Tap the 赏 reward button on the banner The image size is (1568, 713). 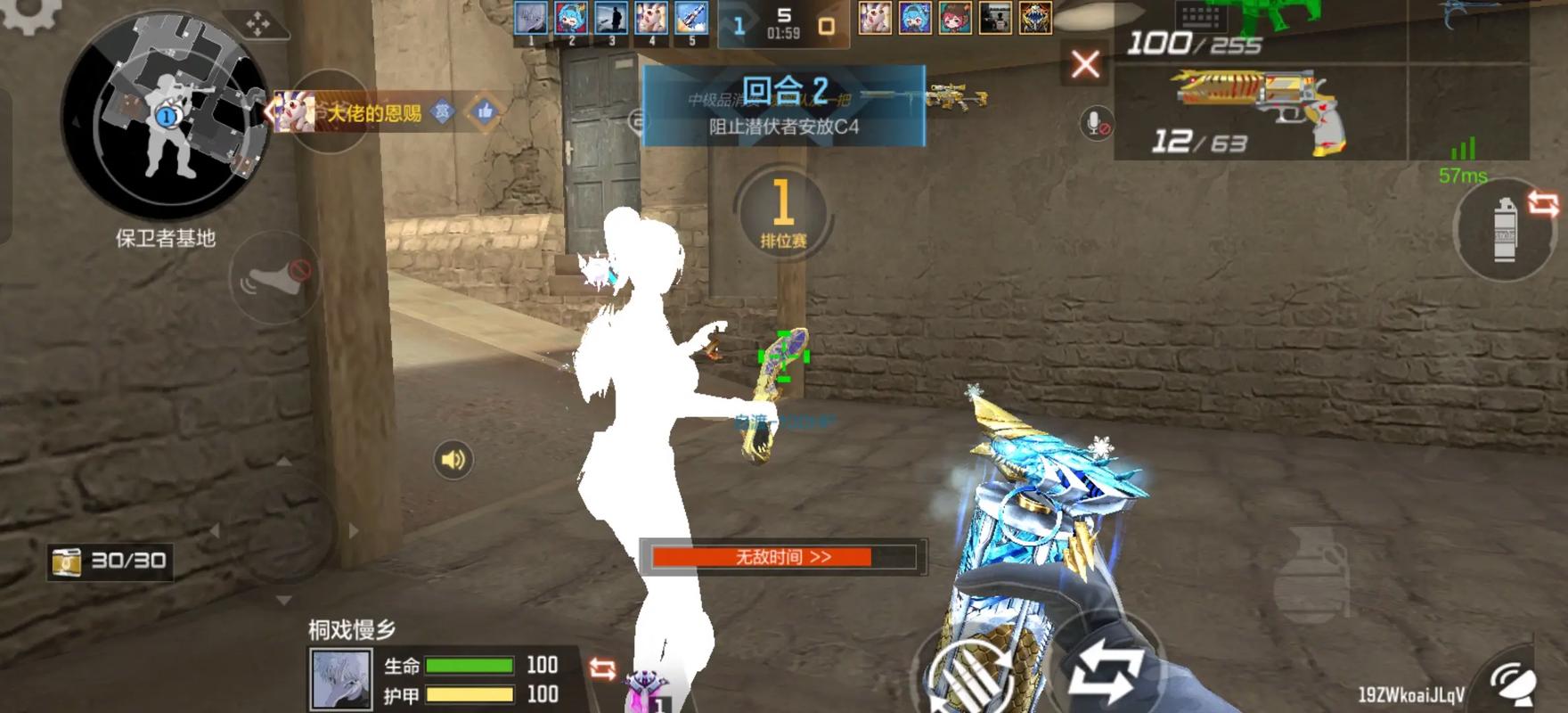(x=442, y=112)
